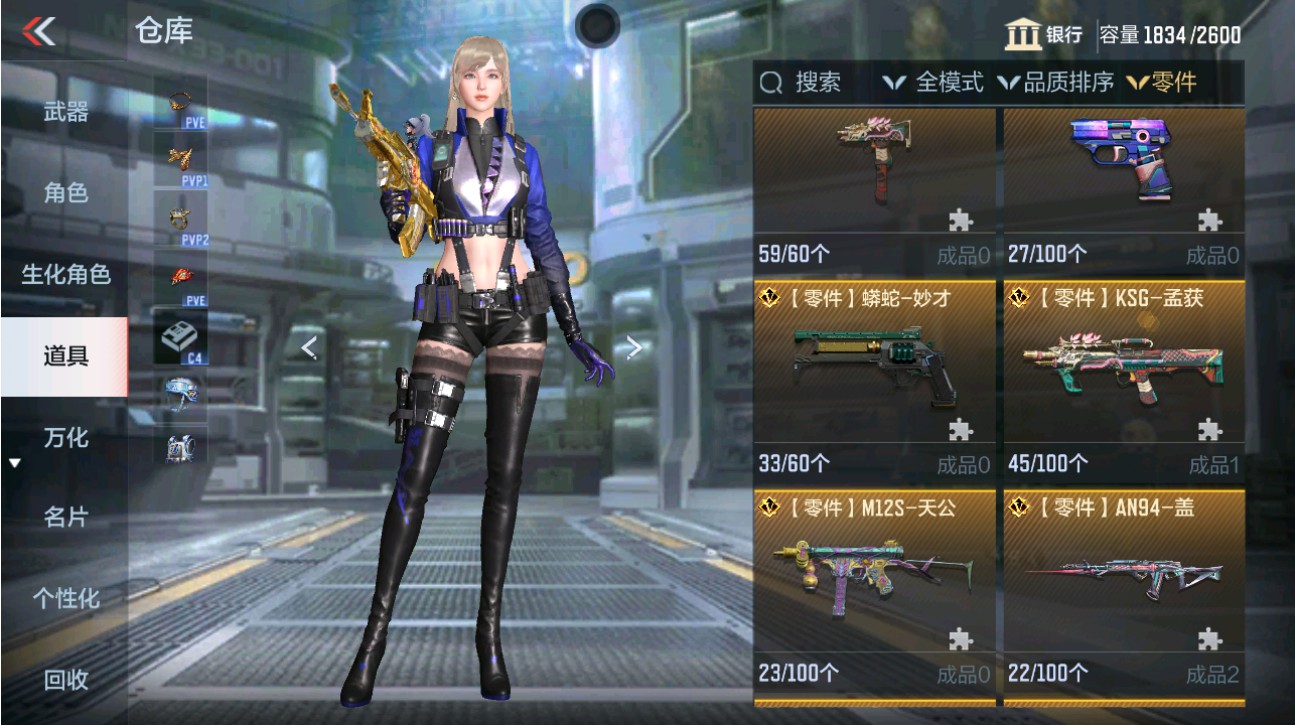Viewport: 1295px width, 725px height.
Task: Select the PVP2 ring item icon
Action: tap(180, 215)
